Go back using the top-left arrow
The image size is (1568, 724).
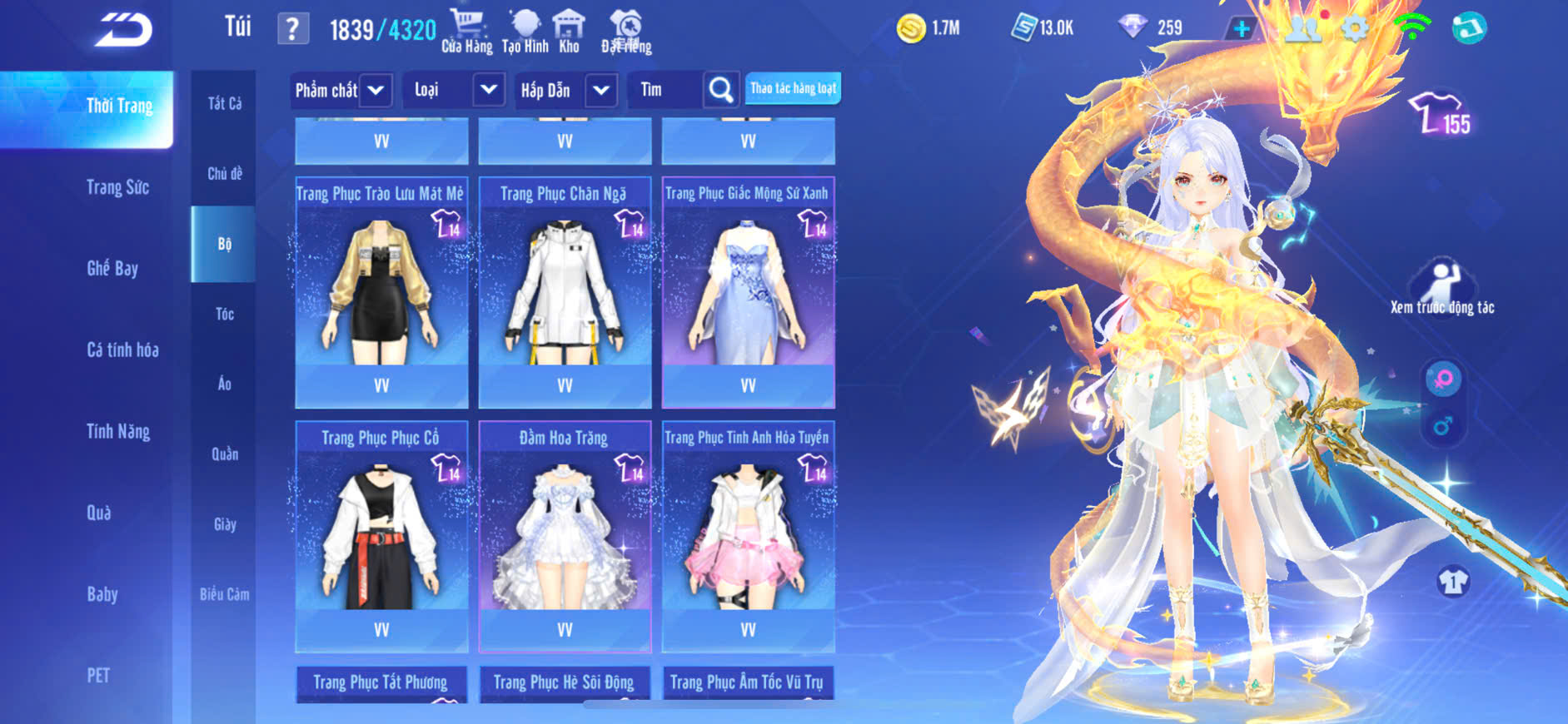click(x=123, y=31)
